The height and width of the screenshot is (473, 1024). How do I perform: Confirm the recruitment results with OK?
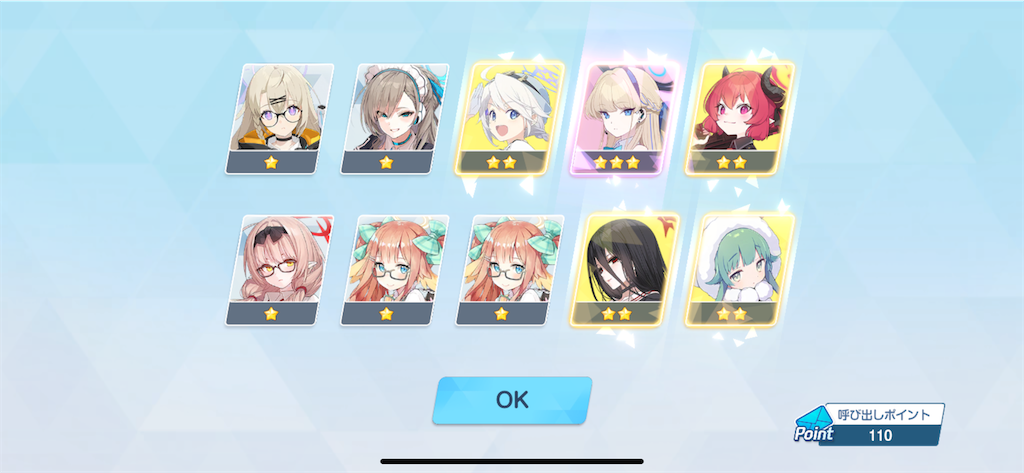(x=511, y=399)
